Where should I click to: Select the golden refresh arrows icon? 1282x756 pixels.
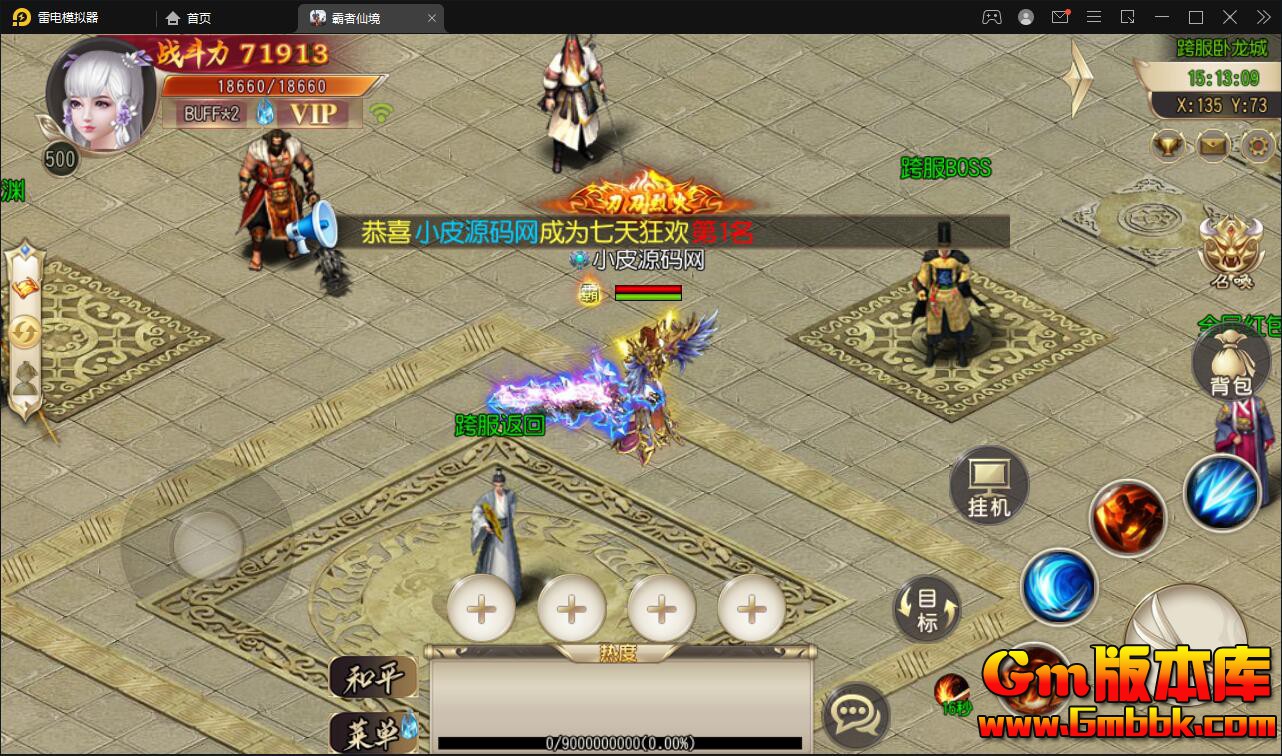[25, 331]
